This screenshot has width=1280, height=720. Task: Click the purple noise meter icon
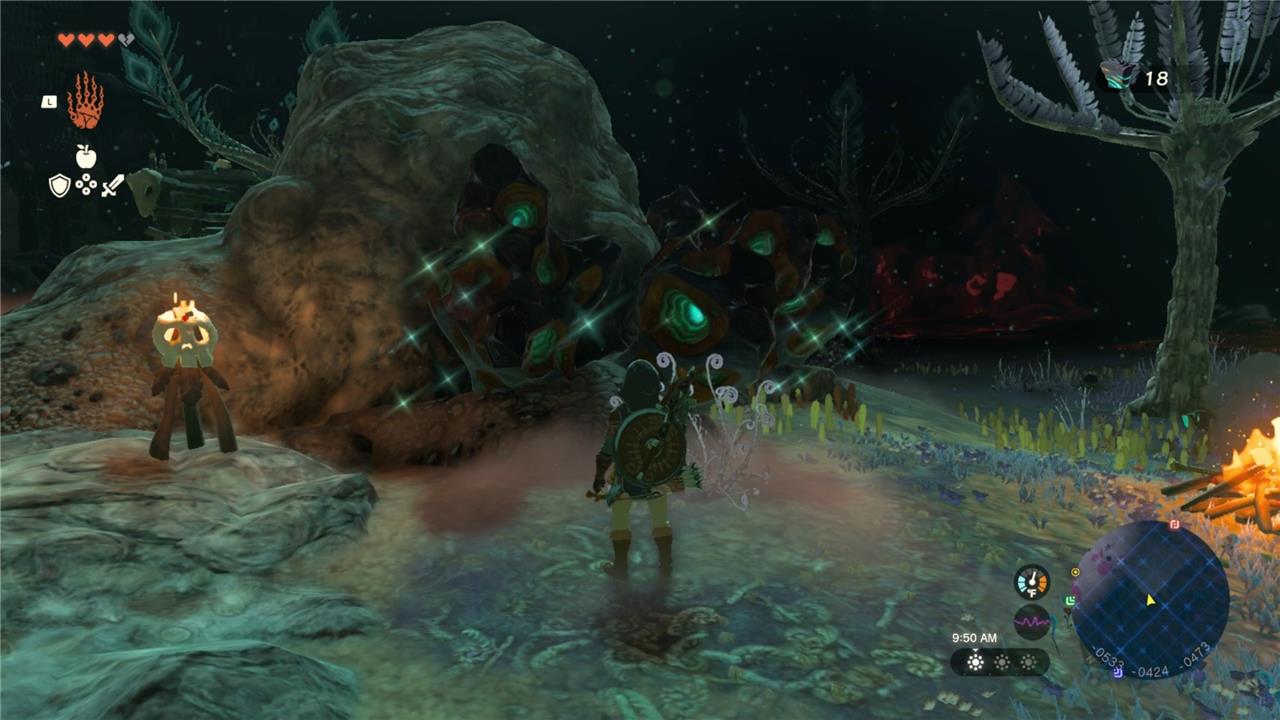[x=1032, y=622]
